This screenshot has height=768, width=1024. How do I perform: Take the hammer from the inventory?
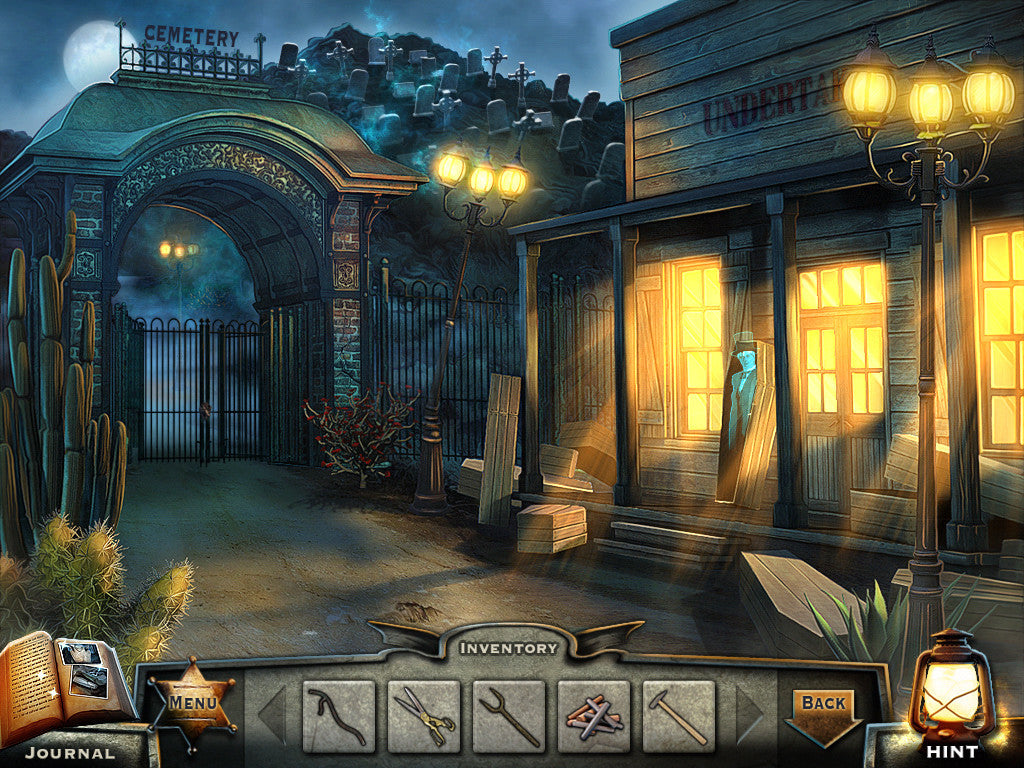coord(679,716)
